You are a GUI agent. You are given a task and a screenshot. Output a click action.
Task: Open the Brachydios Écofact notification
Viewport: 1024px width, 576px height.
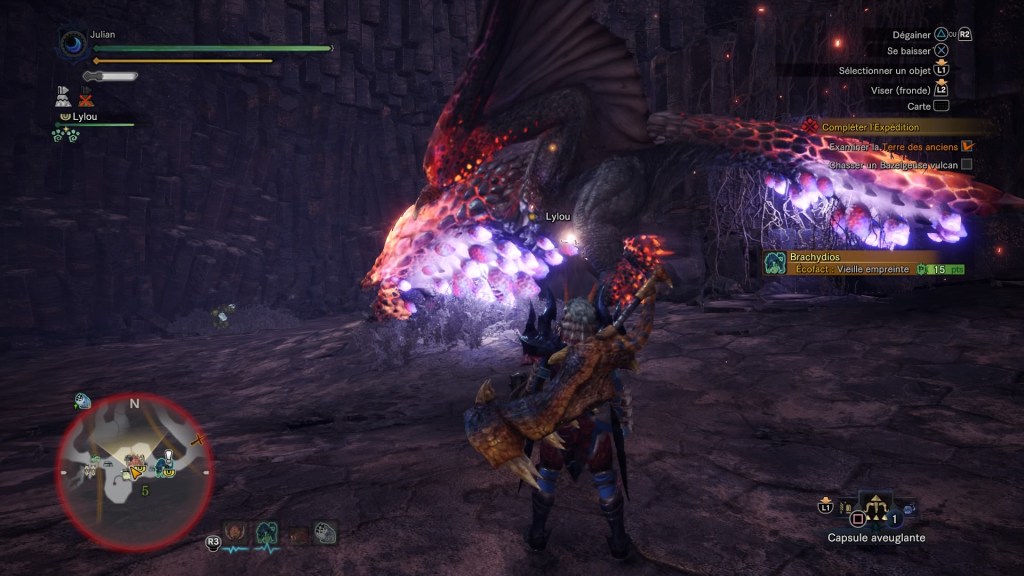click(x=866, y=263)
